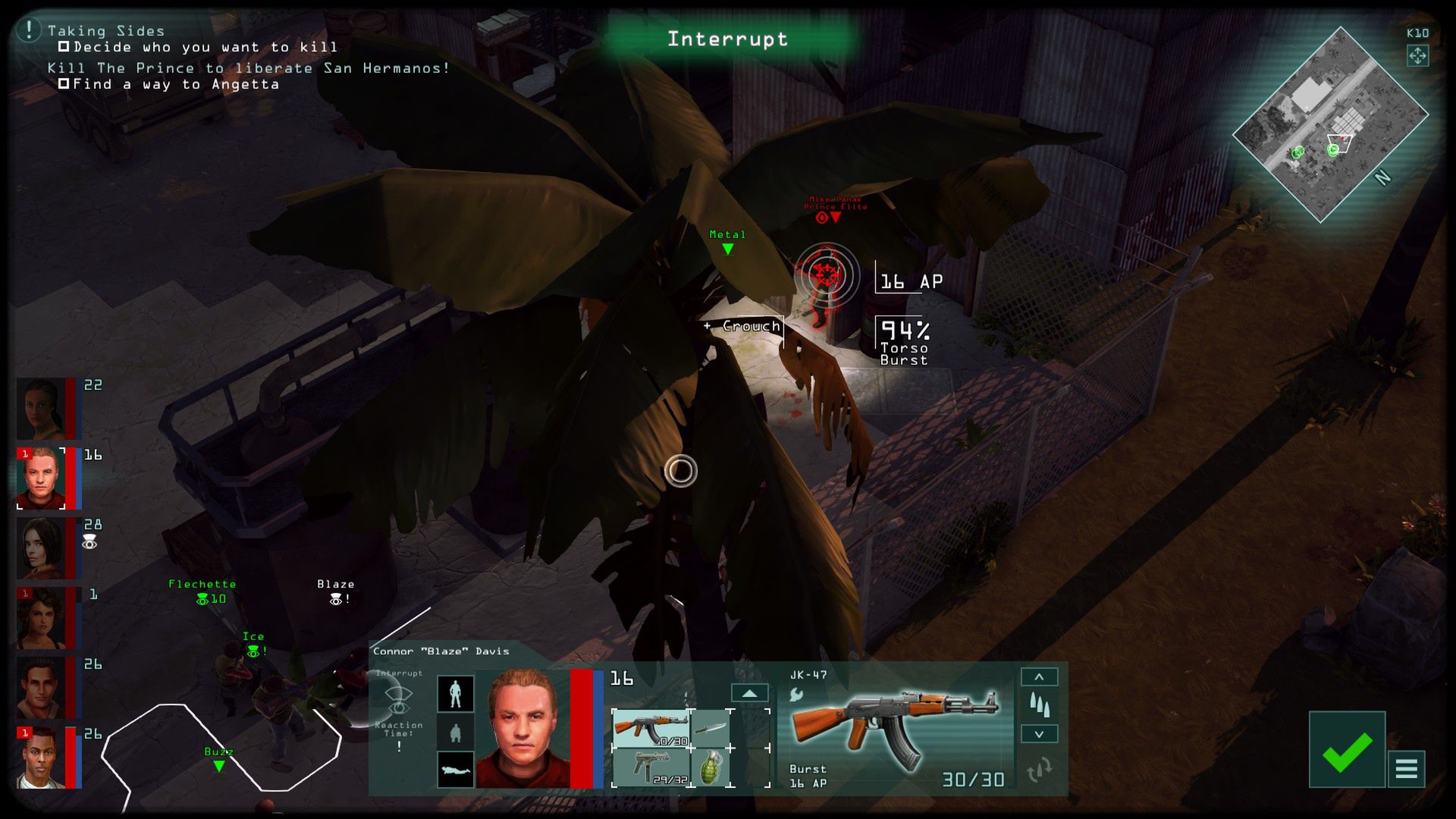Expand the weapon slots with the up arrow

point(749,693)
